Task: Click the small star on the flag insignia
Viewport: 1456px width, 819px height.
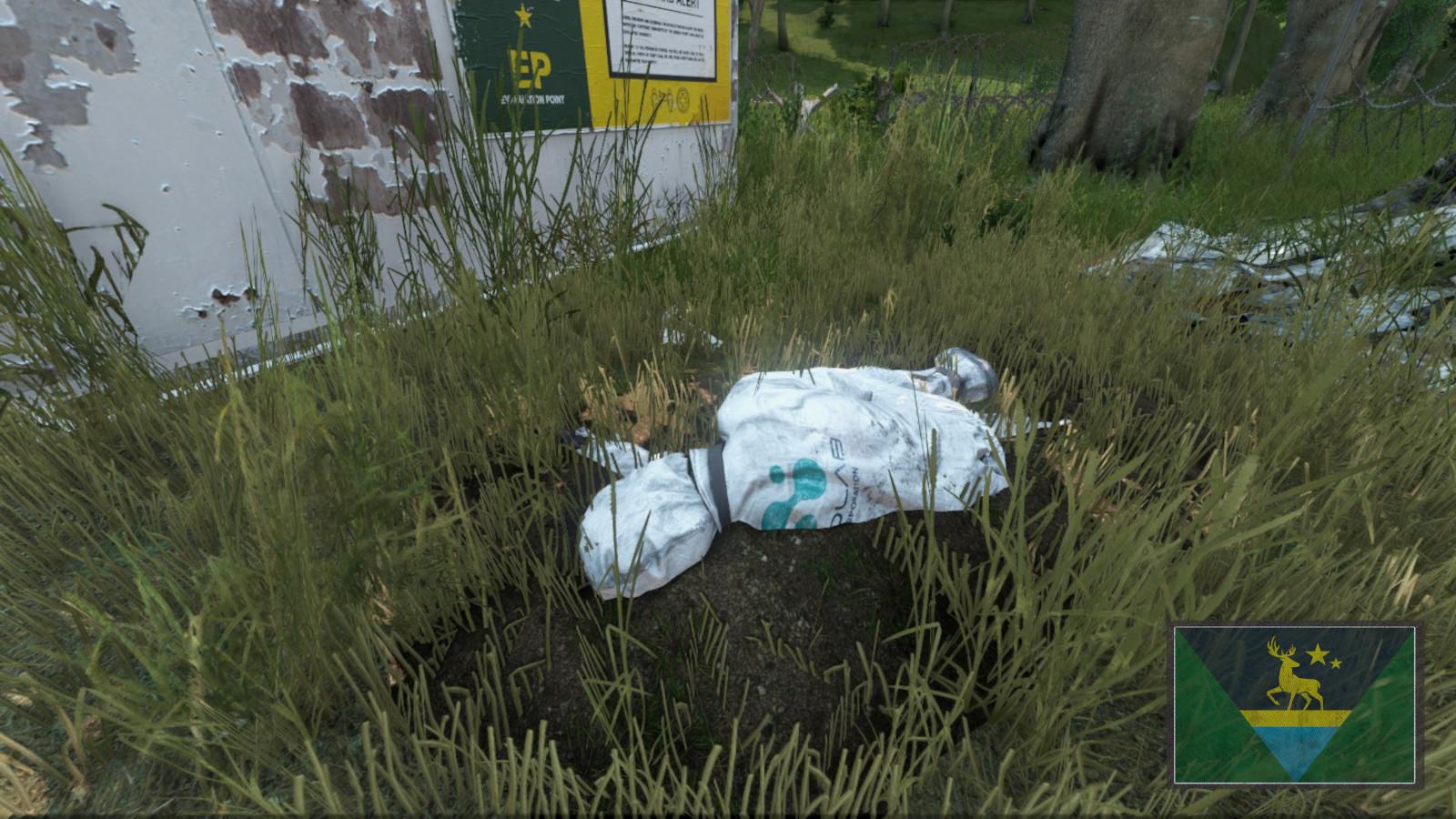Action: 1336,663
